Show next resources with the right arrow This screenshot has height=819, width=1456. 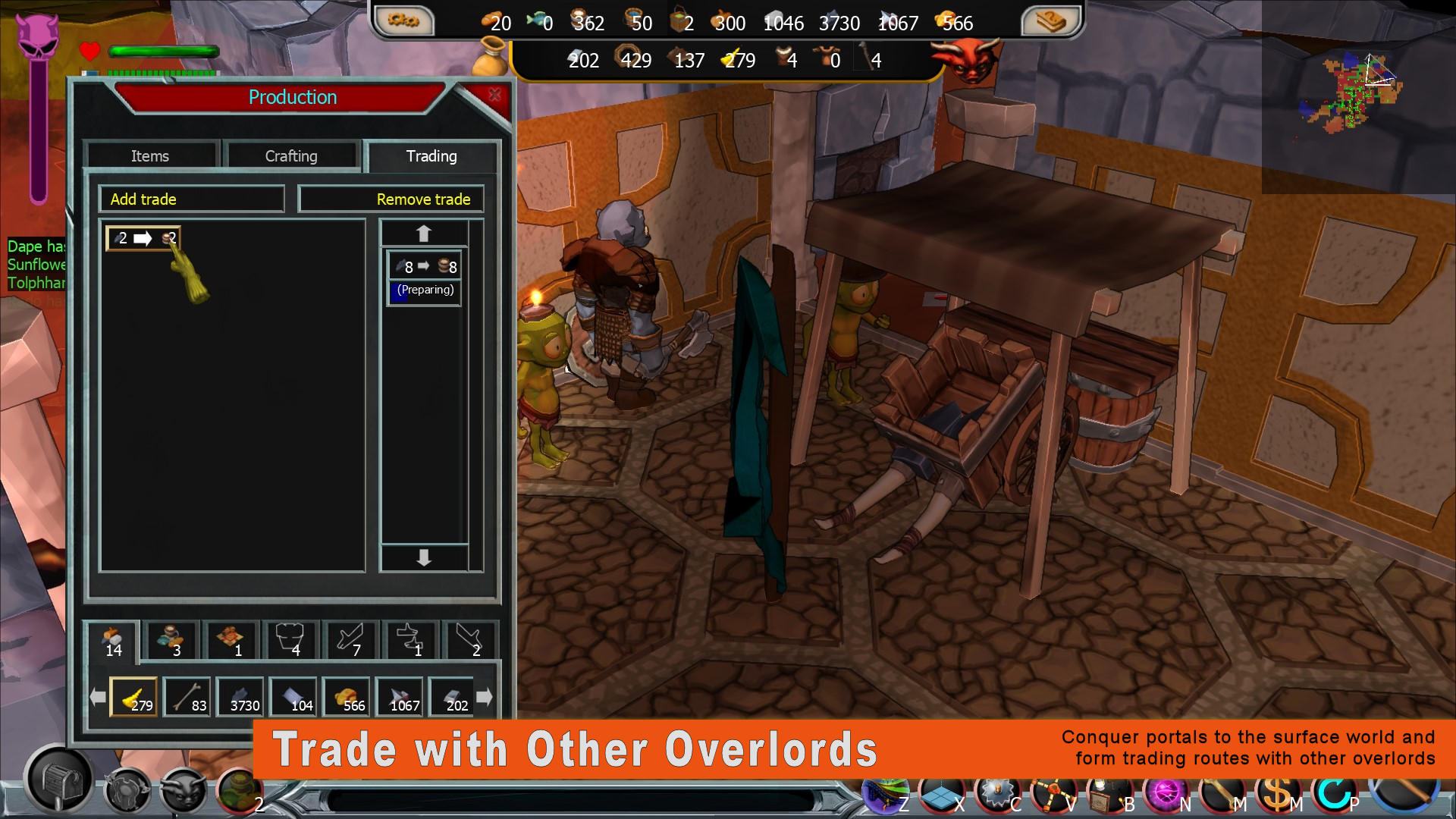pos(485,696)
